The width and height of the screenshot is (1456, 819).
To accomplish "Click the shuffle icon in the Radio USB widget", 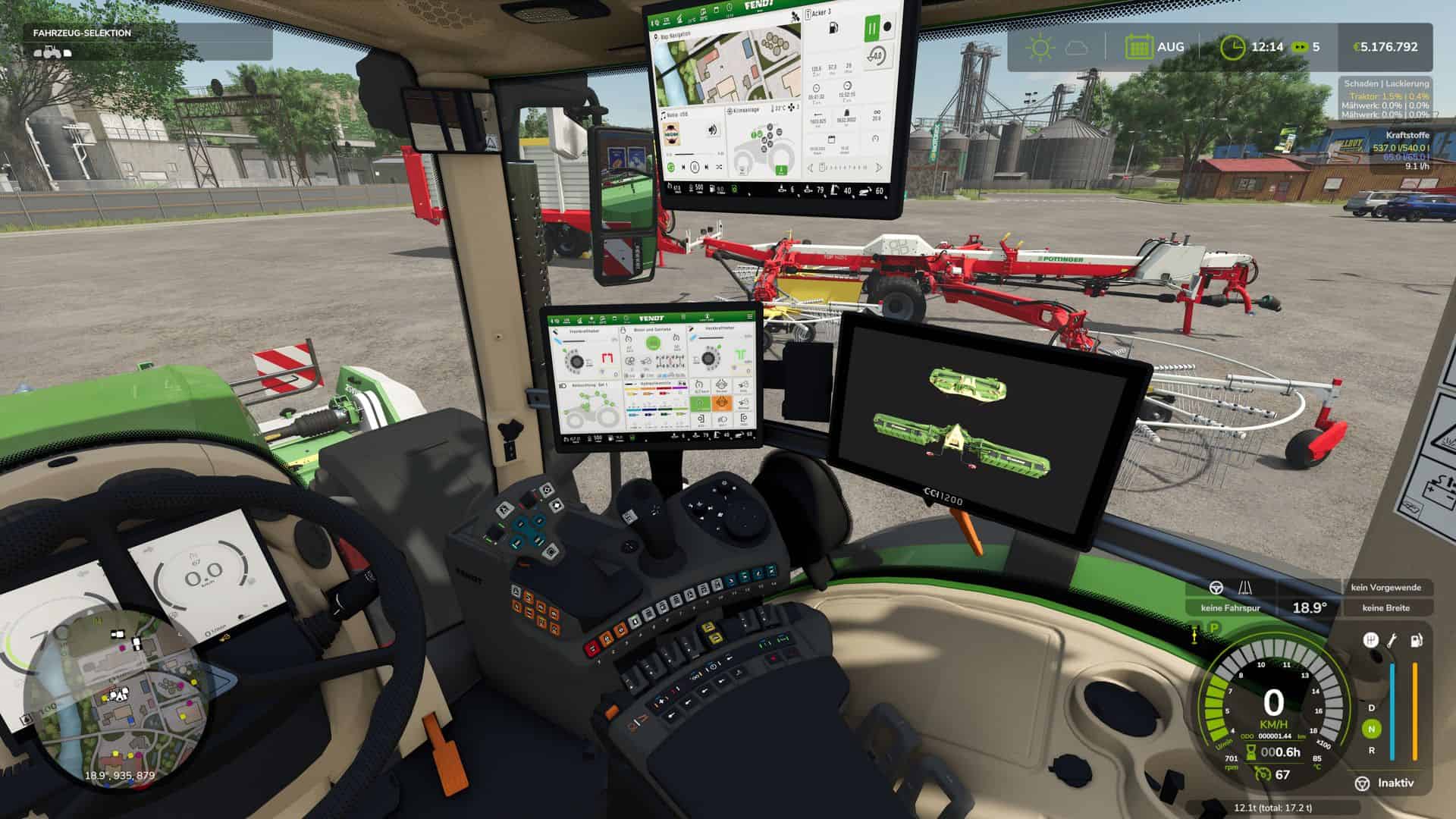I will [719, 167].
